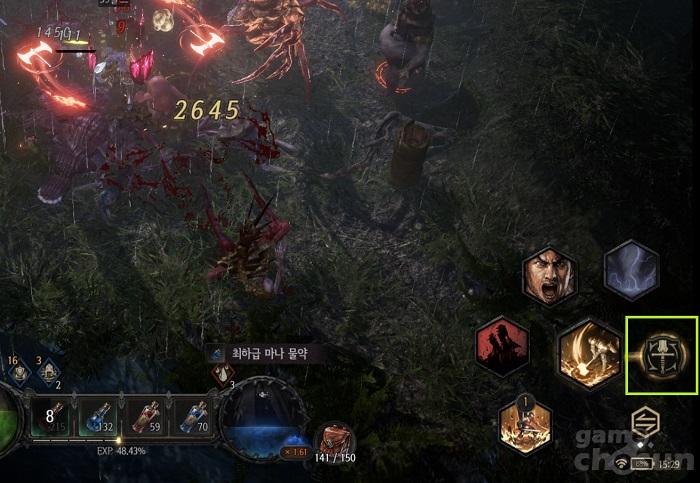Select the potion slot on cooldown showing 8
The height and width of the screenshot is (483, 700).
(50, 418)
